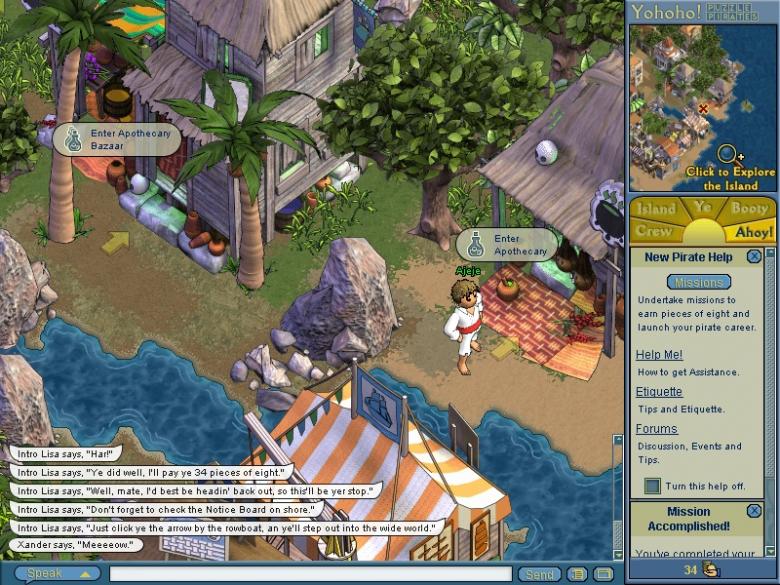Screen dimensions: 780x585
Task: Enter the Apothecary Bazaar
Action: point(117,139)
